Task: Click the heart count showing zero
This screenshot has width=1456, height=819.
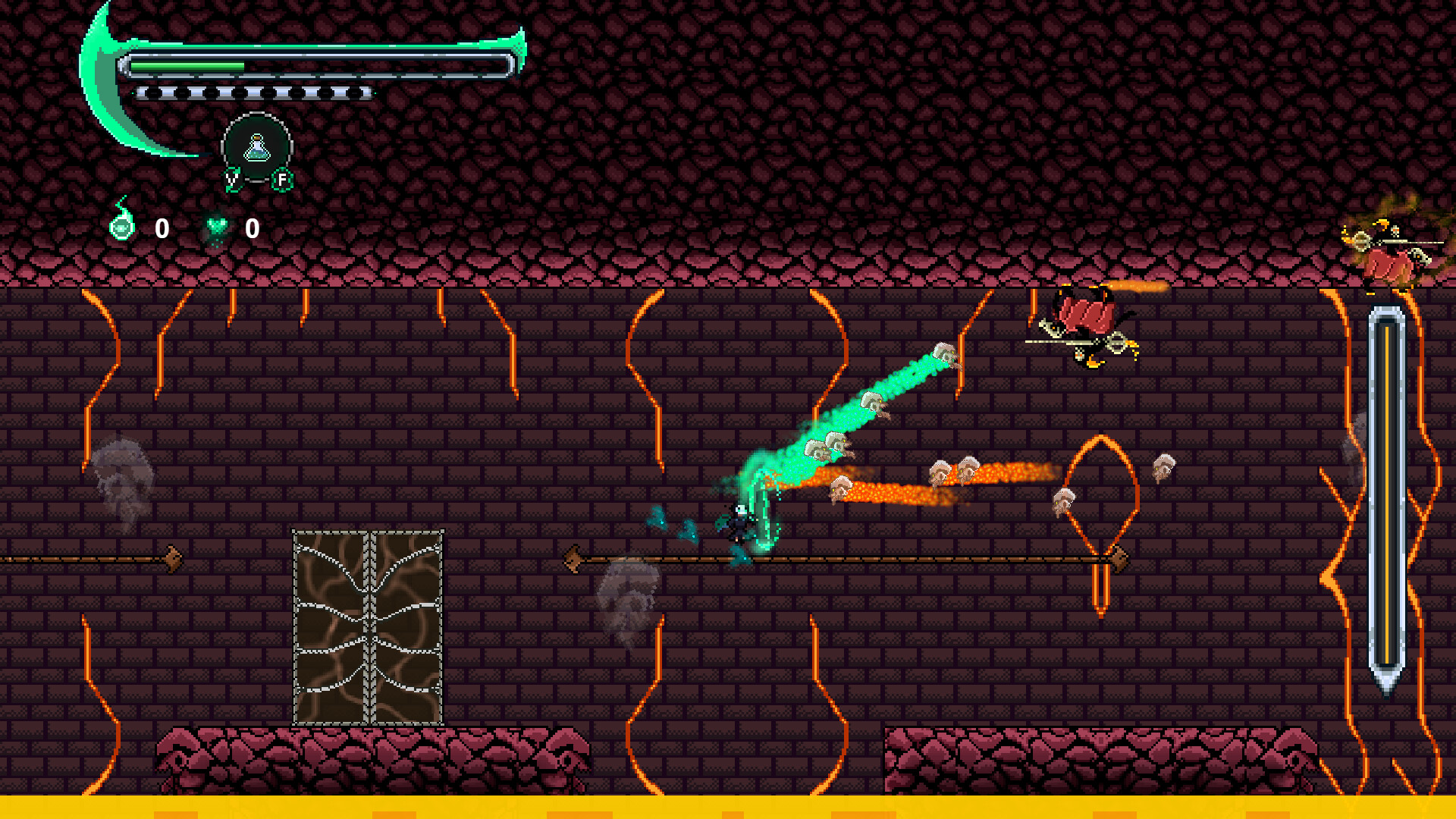Action: [252, 226]
